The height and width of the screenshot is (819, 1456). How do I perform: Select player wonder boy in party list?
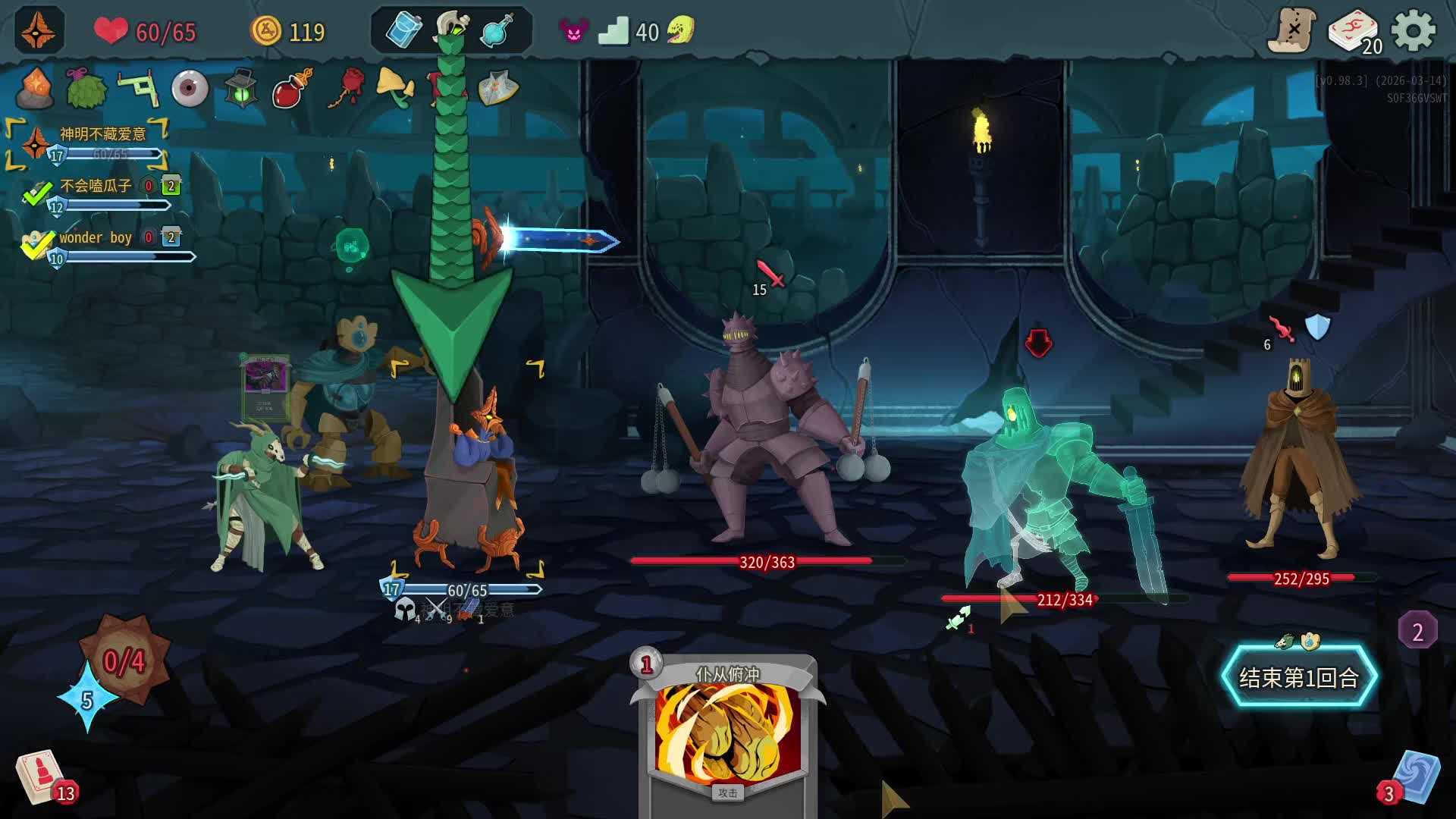96,237
